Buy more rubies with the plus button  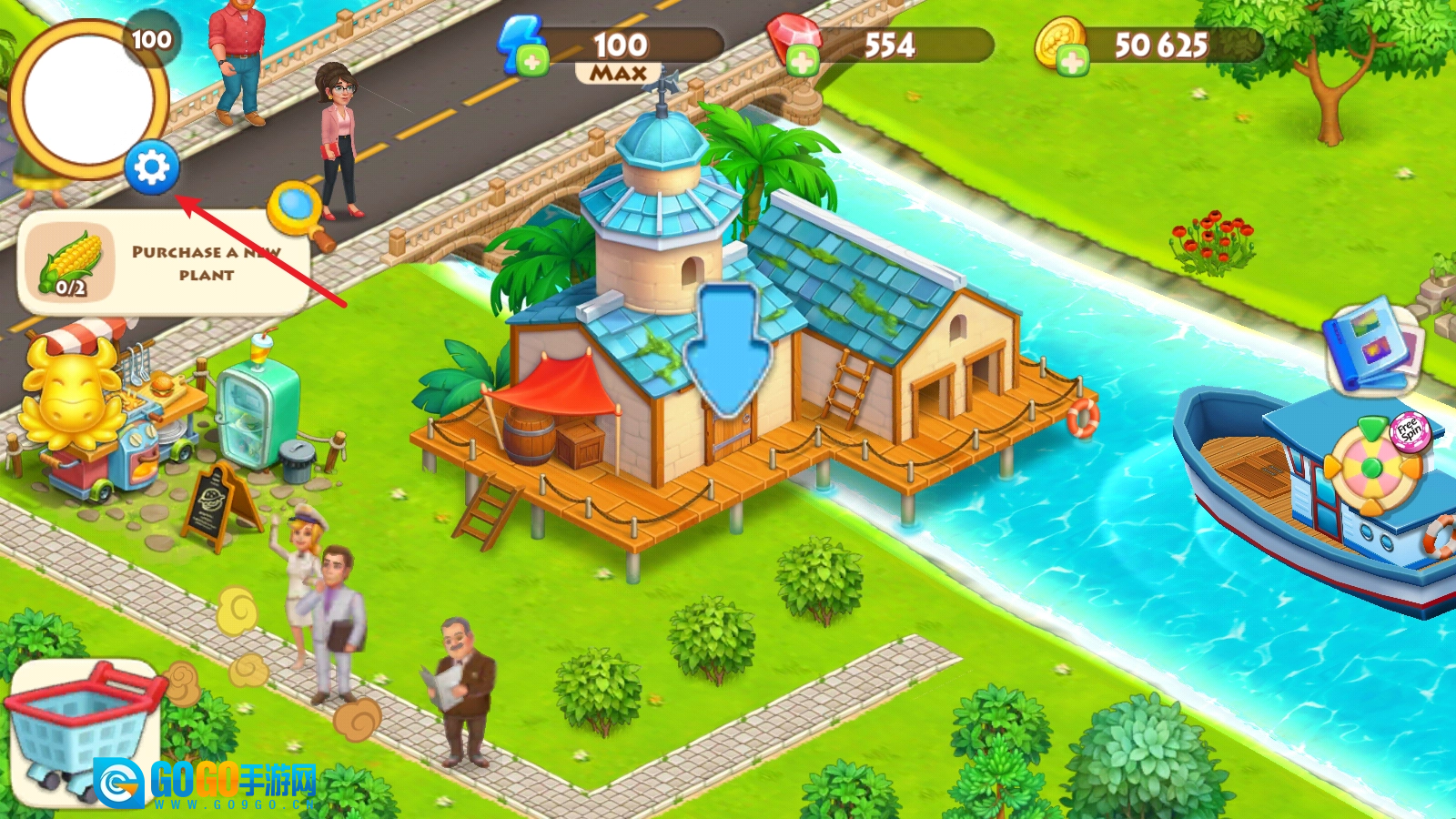801,62
